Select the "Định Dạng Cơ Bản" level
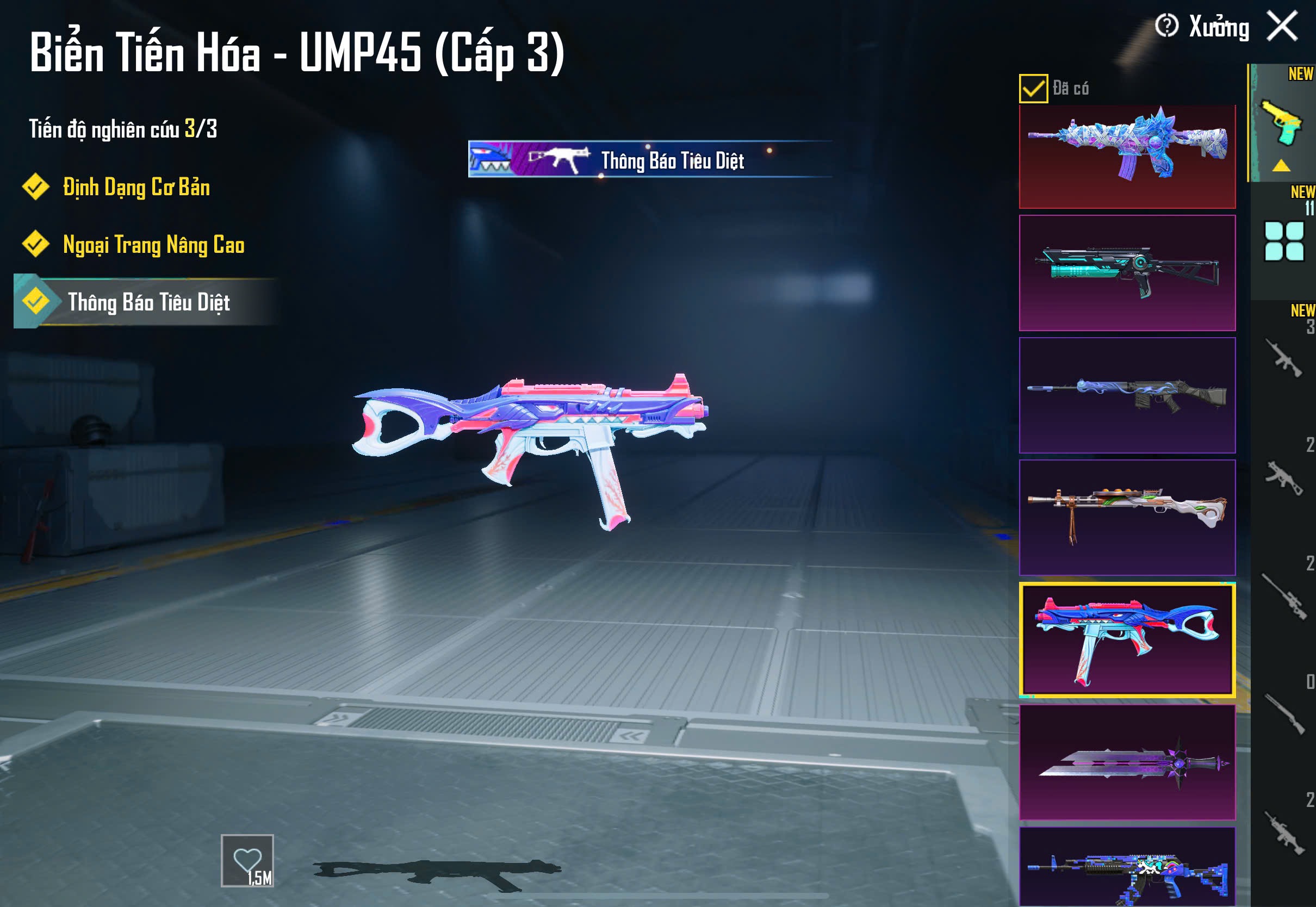This screenshot has height=907, width=1316. (136, 188)
